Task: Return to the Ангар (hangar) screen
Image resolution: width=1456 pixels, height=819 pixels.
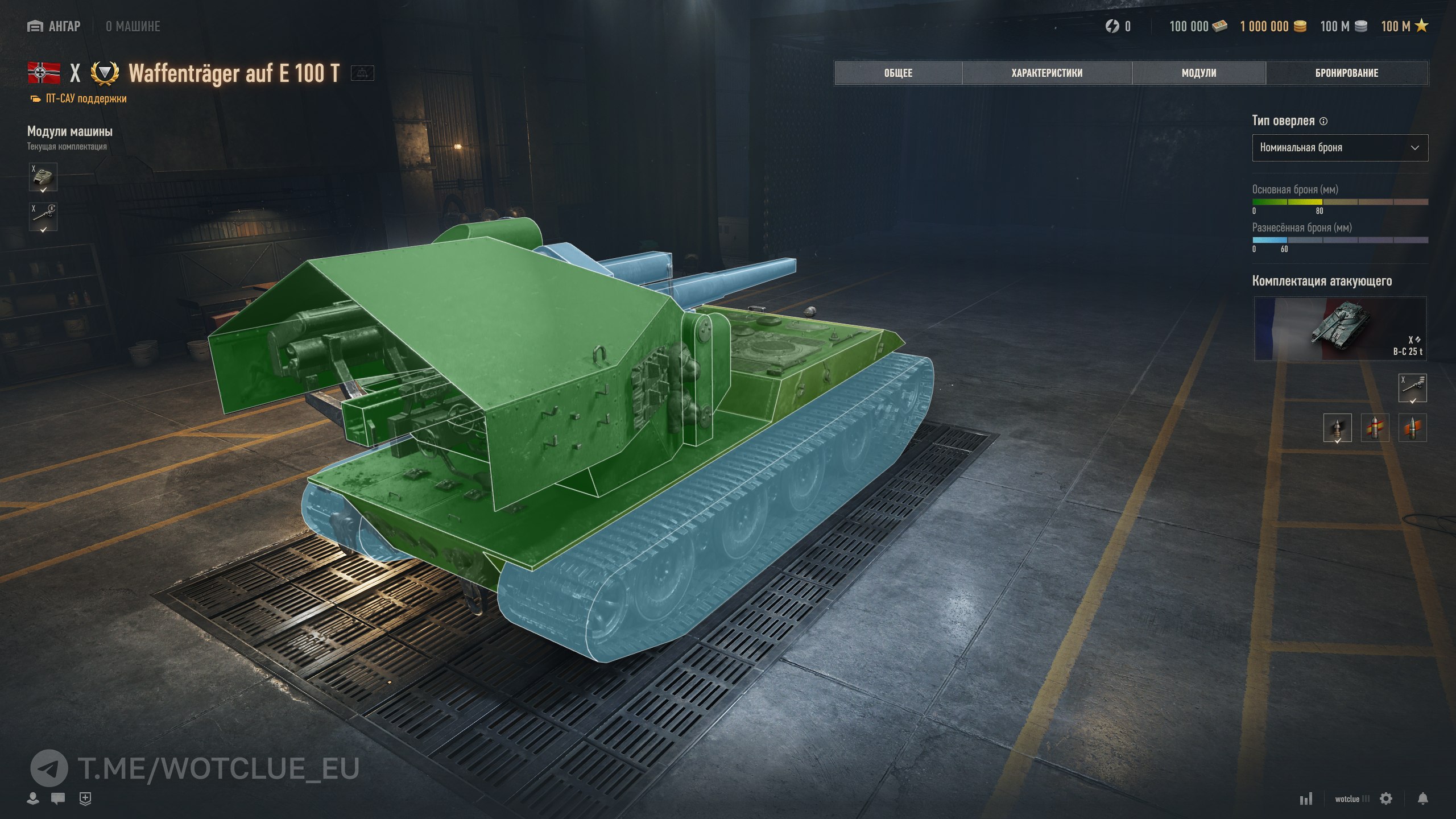Action: (x=54, y=26)
